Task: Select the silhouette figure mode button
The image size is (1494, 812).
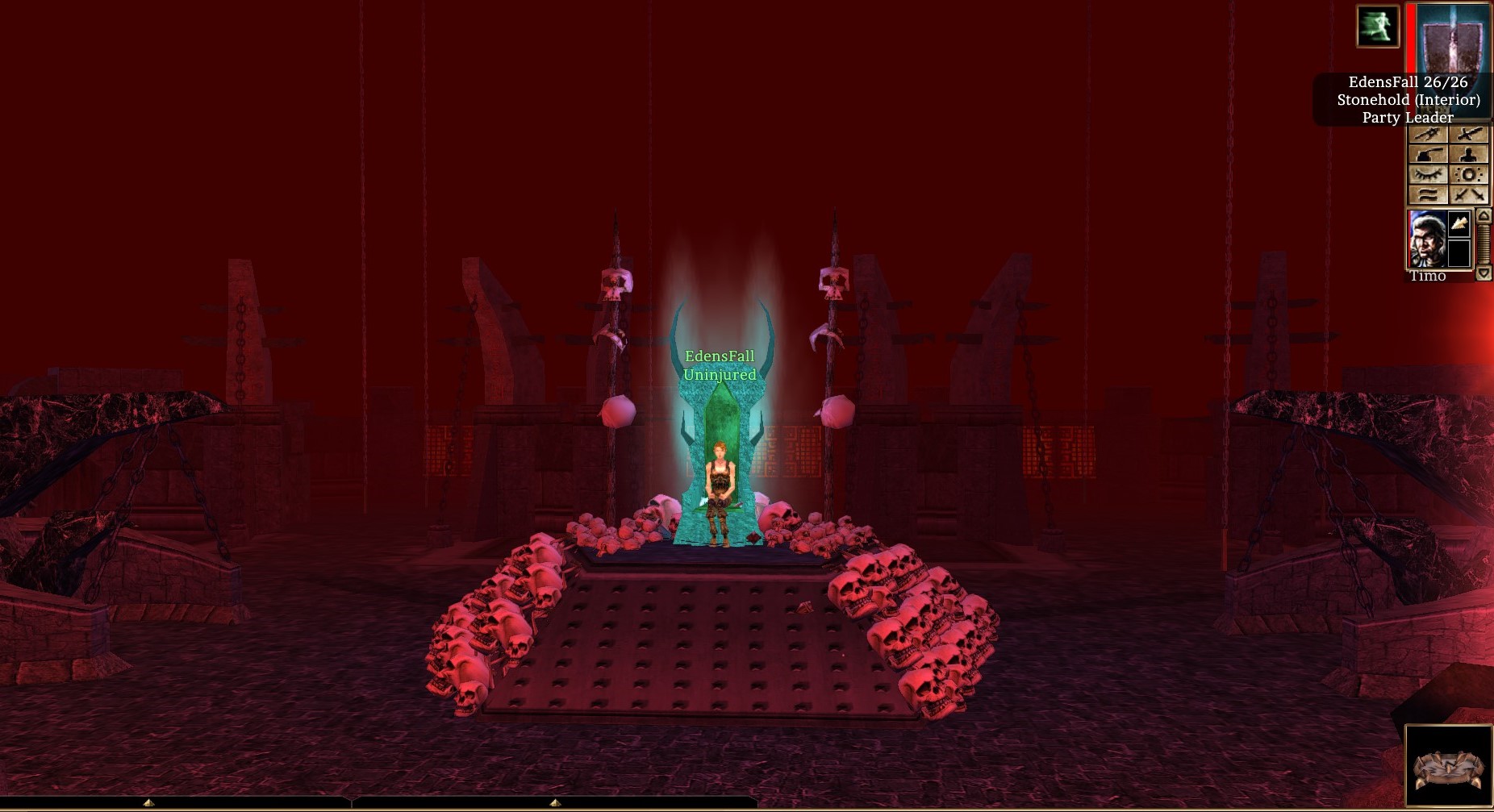Action: (1469, 154)
